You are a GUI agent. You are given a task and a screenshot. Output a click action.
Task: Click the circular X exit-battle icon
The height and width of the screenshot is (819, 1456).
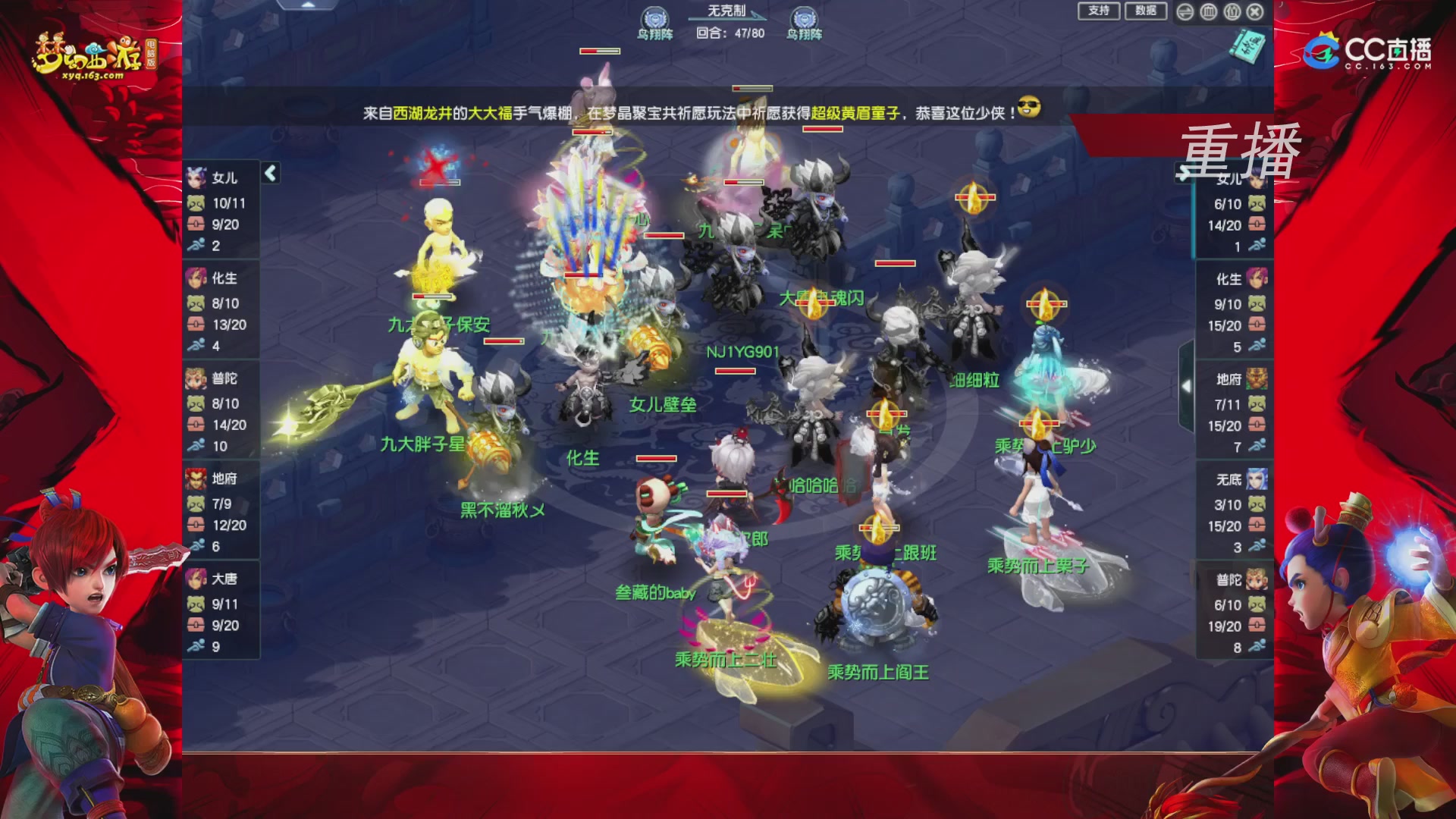[1255, 11]
